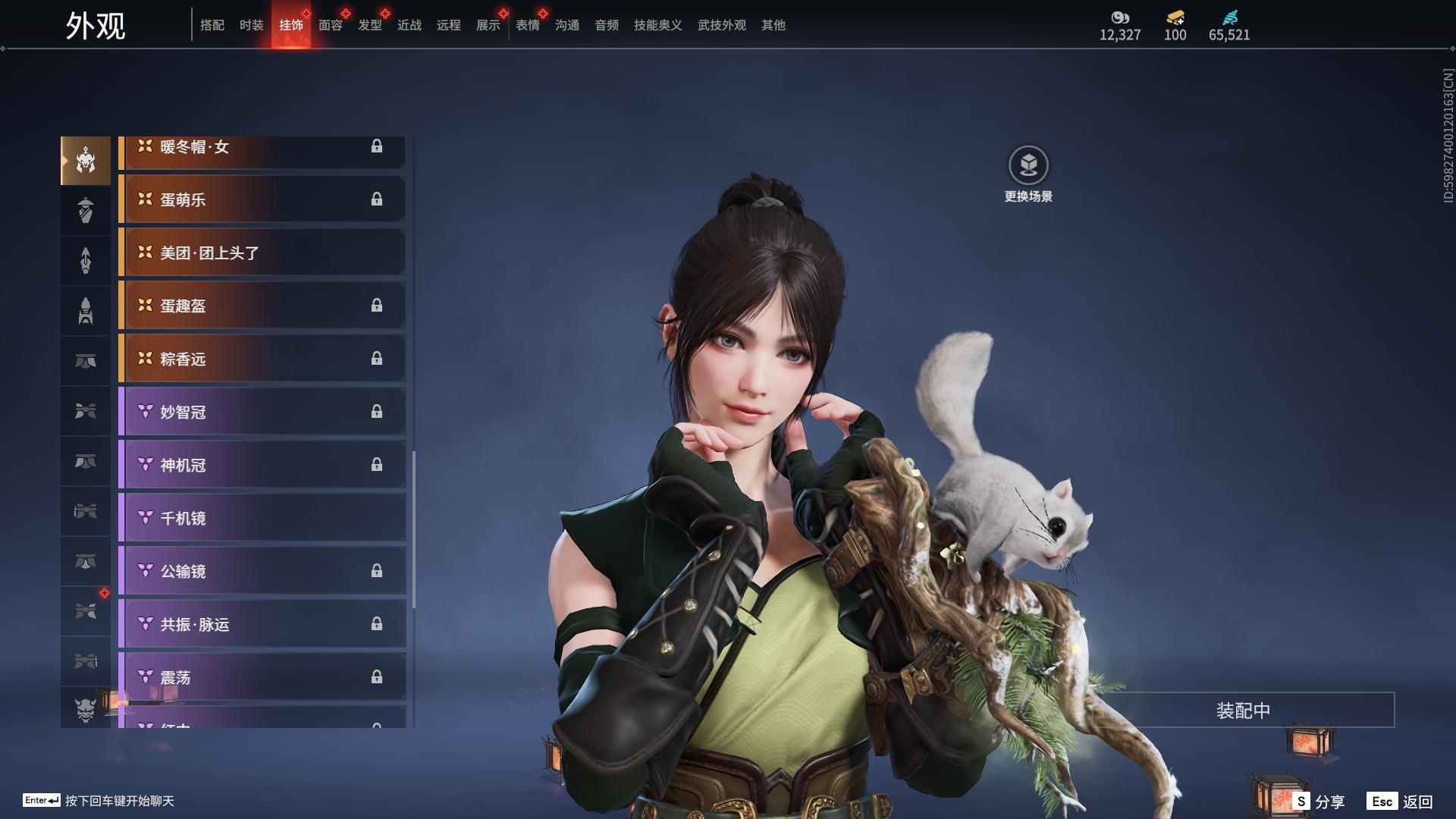Switch to the 搭配 tab
This screenshot has height=819, width=1456.
point(212,25)
